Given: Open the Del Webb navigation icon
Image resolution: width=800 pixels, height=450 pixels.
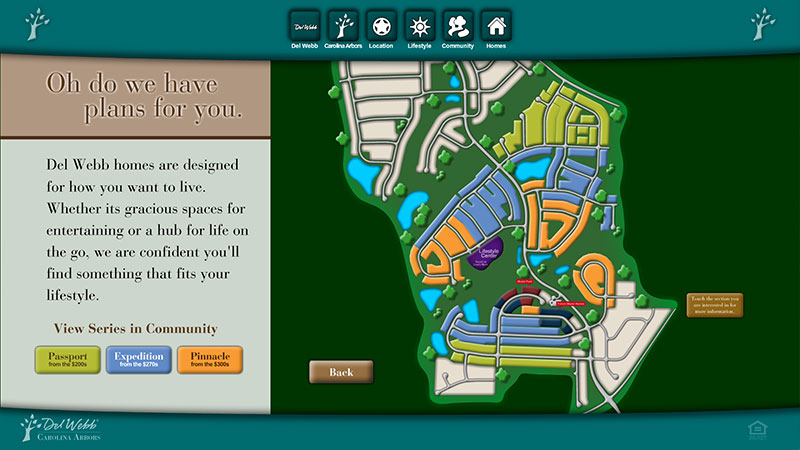Looking at the screenshot, I should (303, 25).
